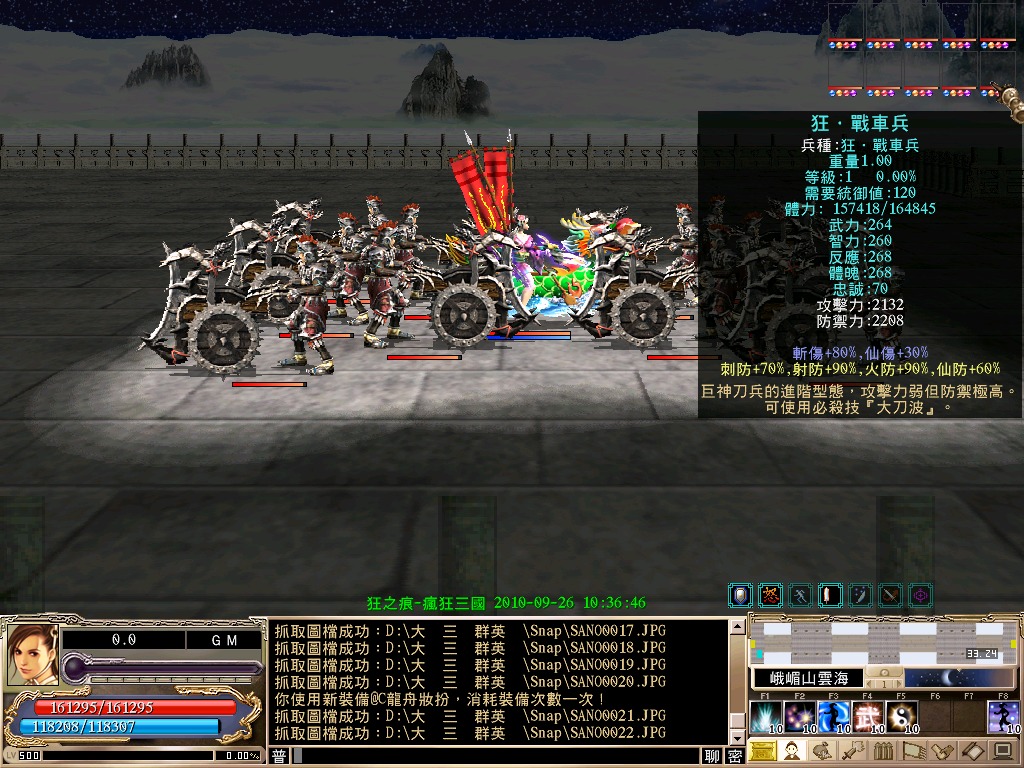Open the character portrait menu button

(x=792, y=751)
